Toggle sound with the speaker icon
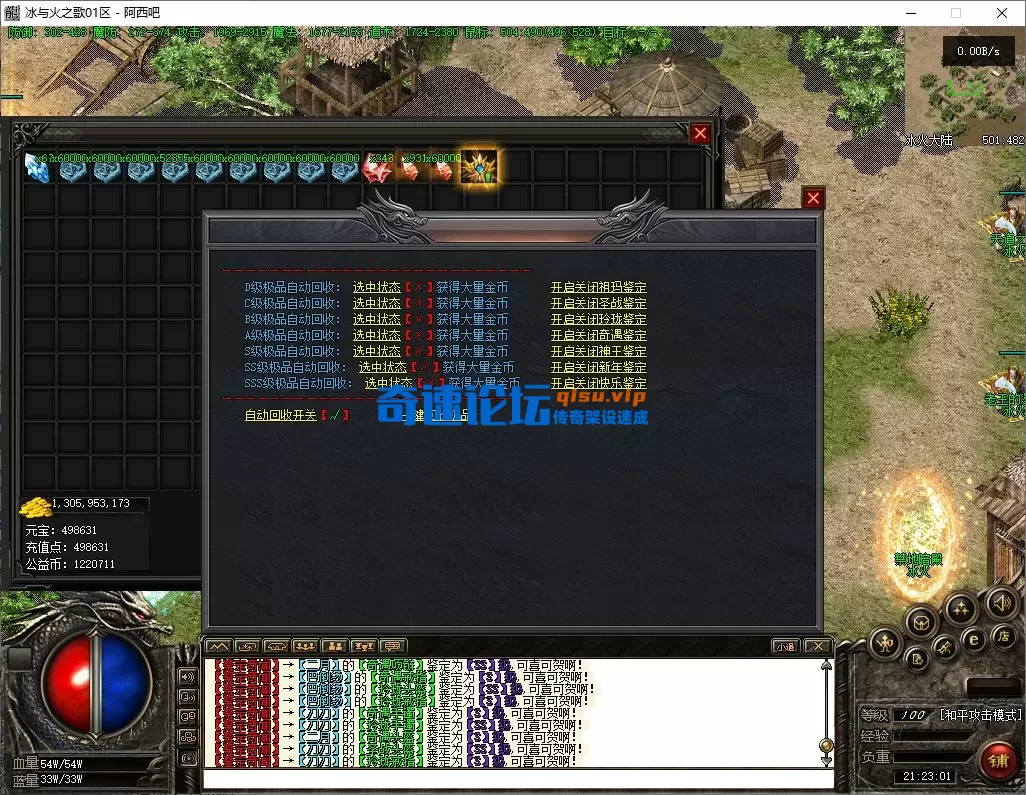 (1001, 601)
